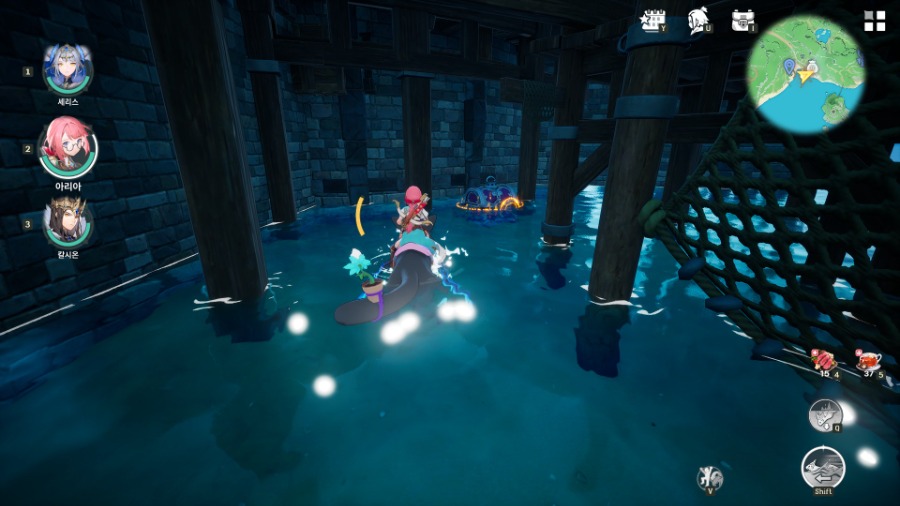The width and height of the screenshot is (900, 506).
Task: Click the dismount mount icon
Action: pyautogui.click(x=710, y=477)
